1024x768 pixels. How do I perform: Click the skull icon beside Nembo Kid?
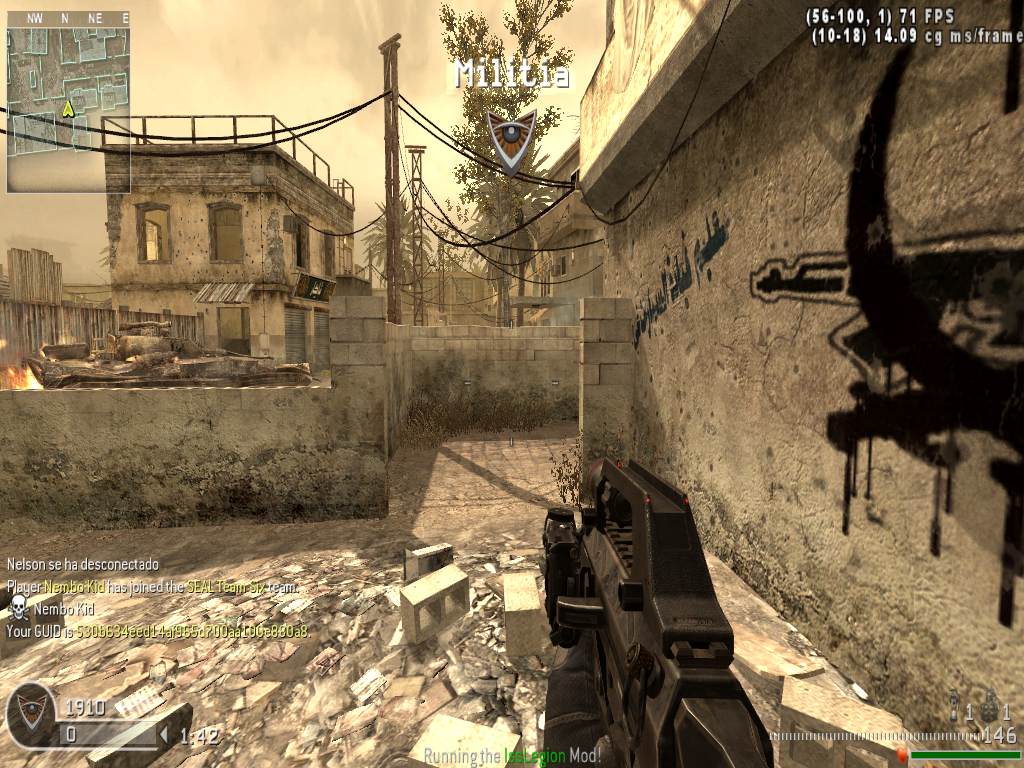18,606
